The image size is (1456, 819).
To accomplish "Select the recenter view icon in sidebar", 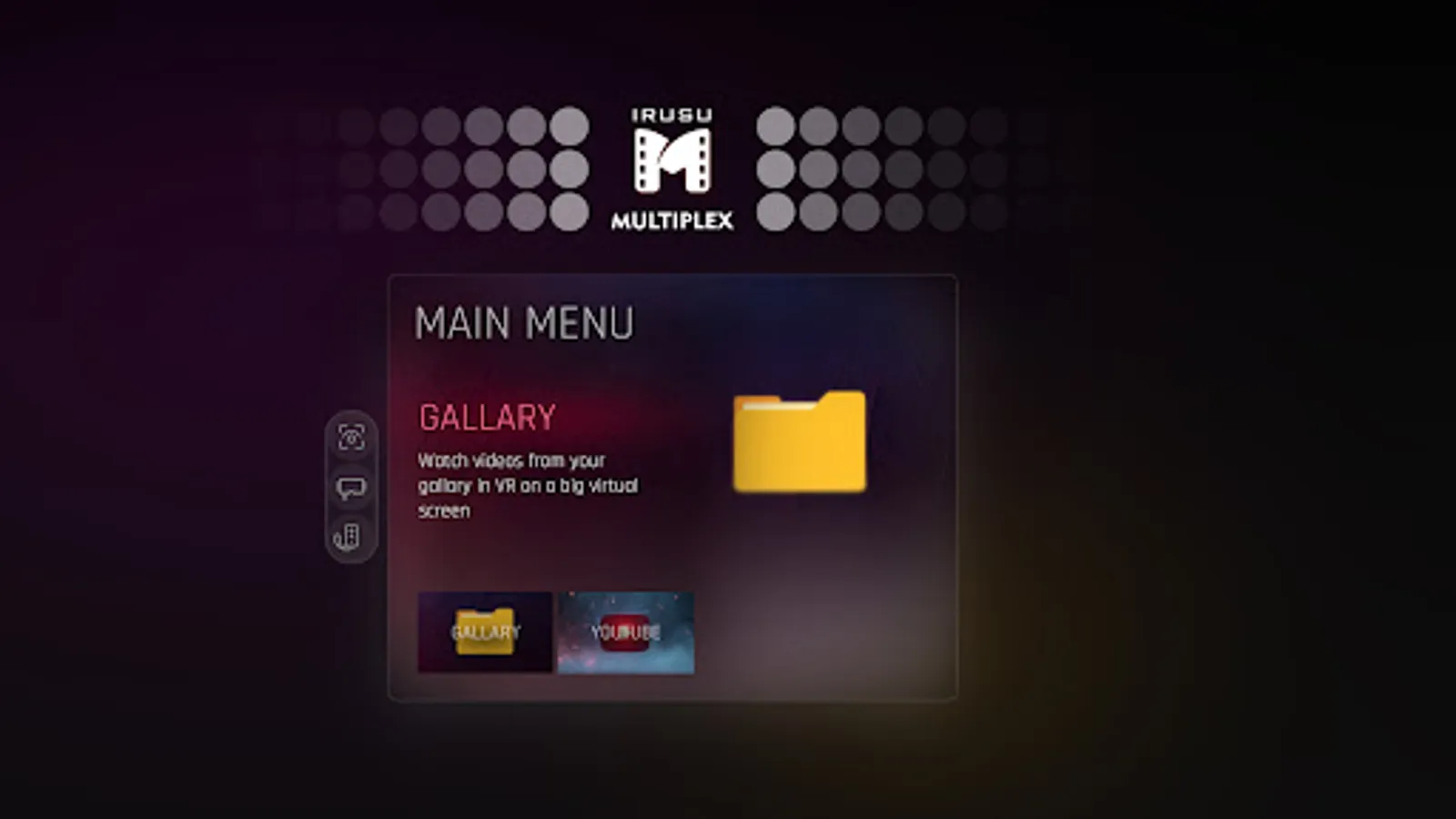I will coord(350,439).
